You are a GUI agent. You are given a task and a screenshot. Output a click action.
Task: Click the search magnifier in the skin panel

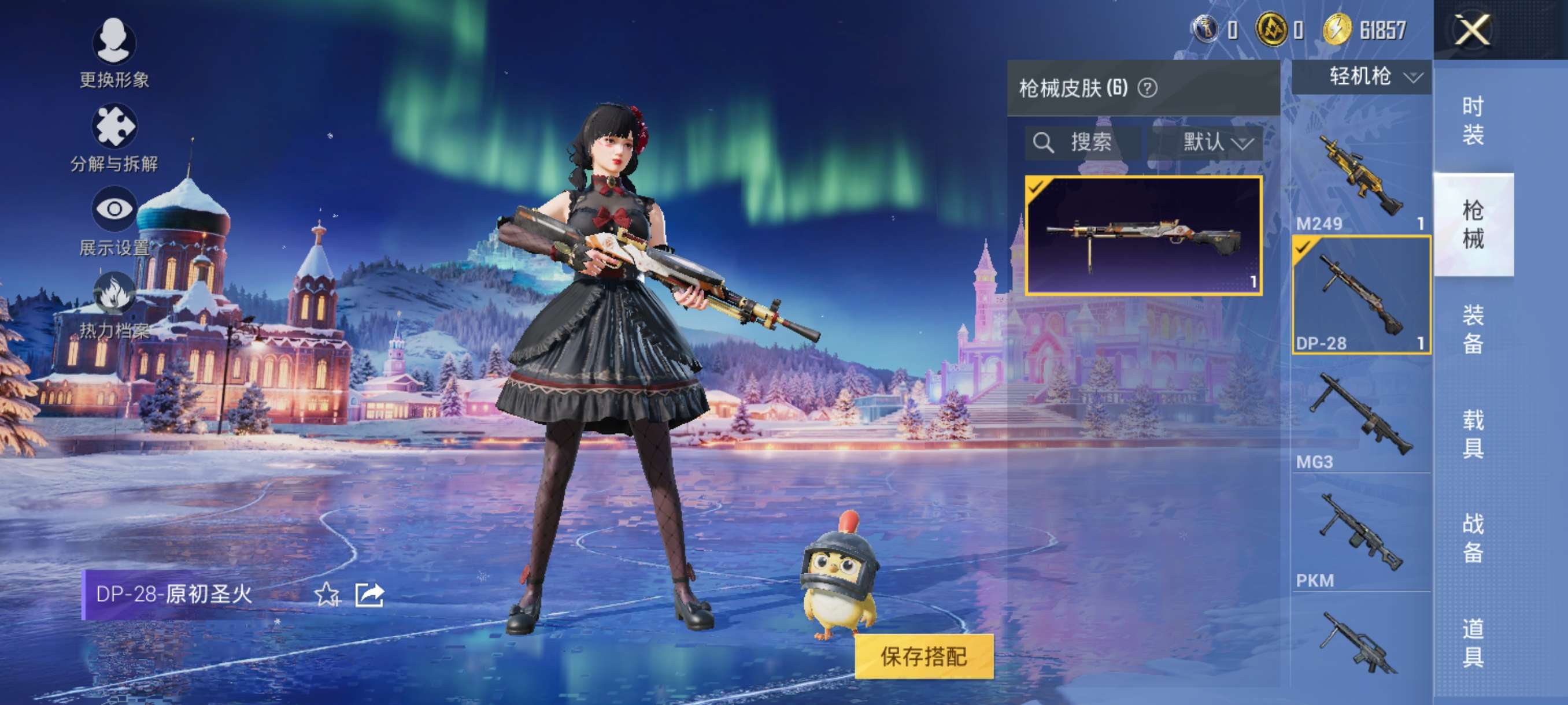(1045, 143)
